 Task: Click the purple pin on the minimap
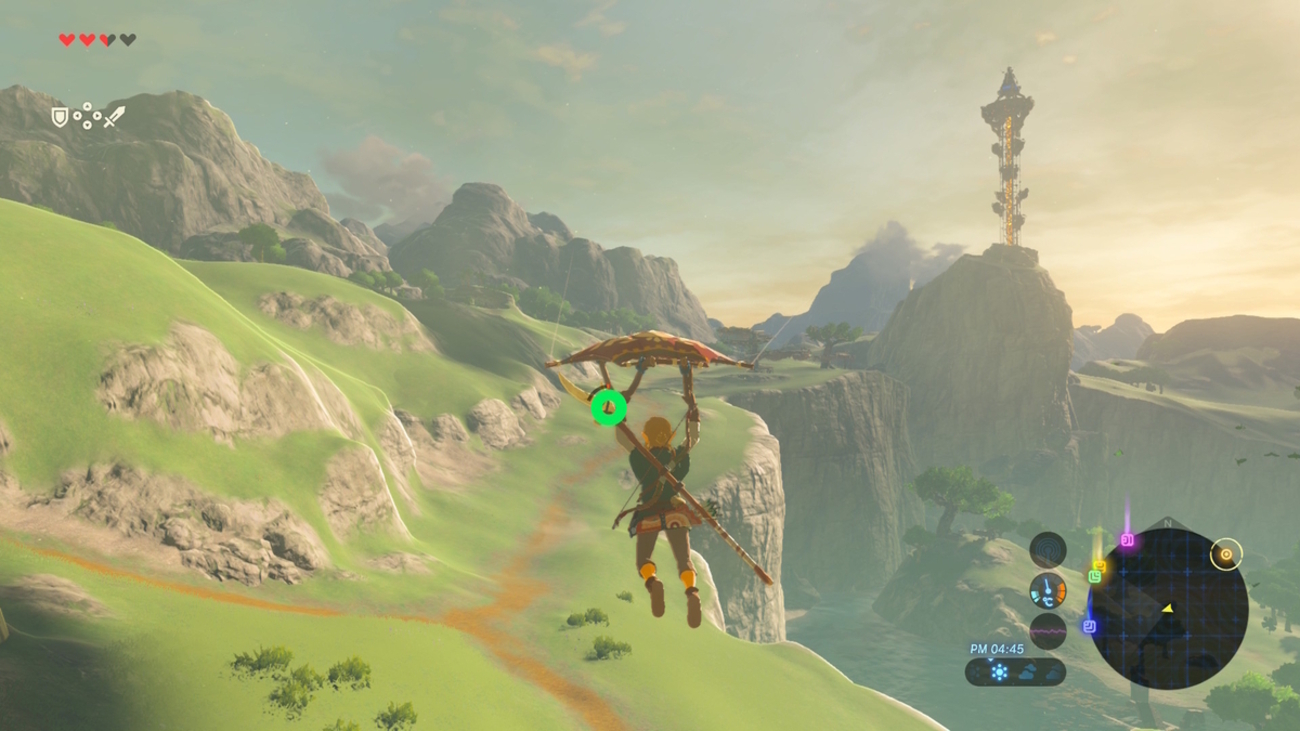coord(1127,541)
